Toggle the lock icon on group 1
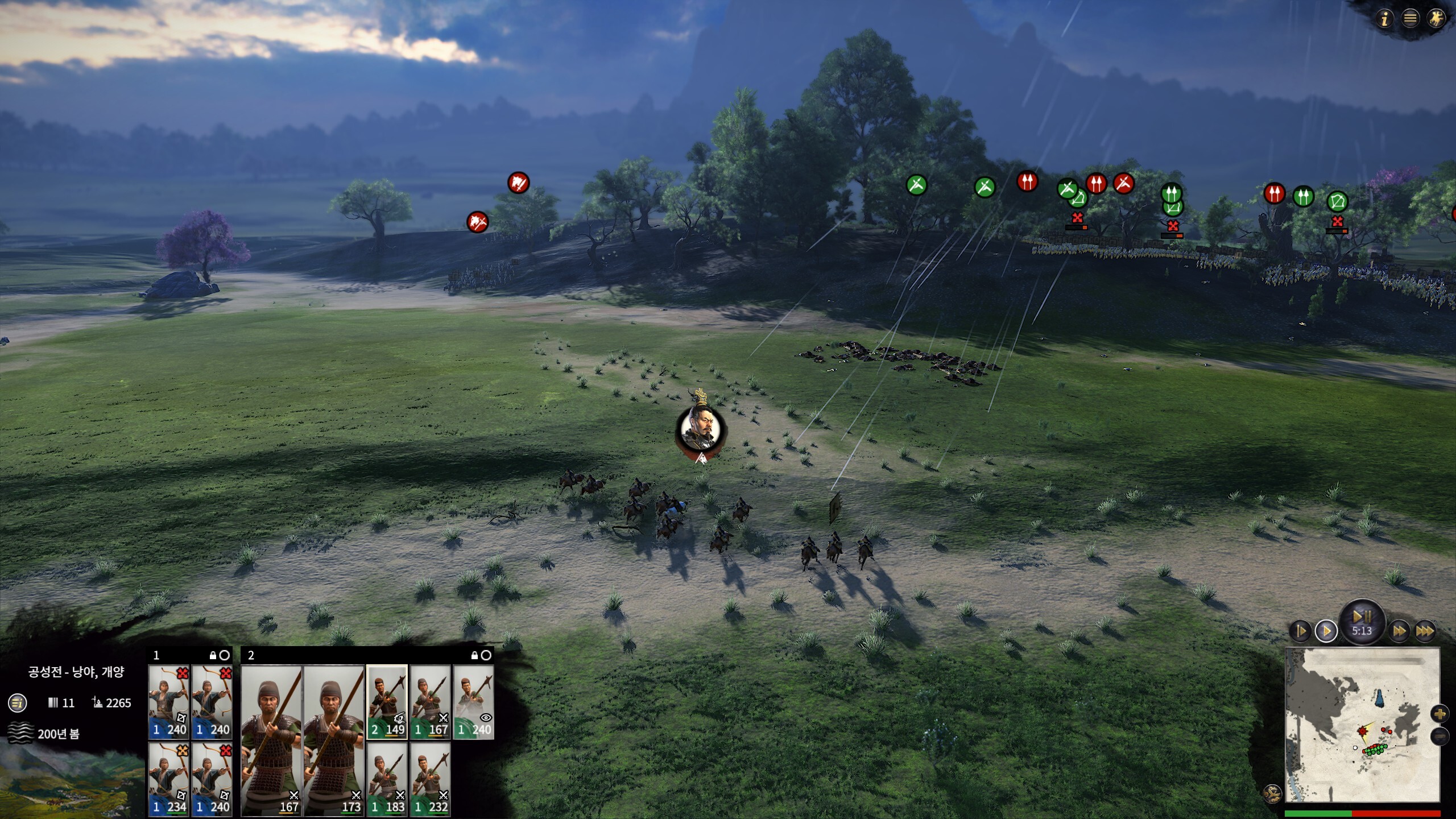The height and width of the screenshot is (819, 1456). [x=213, y=656]
